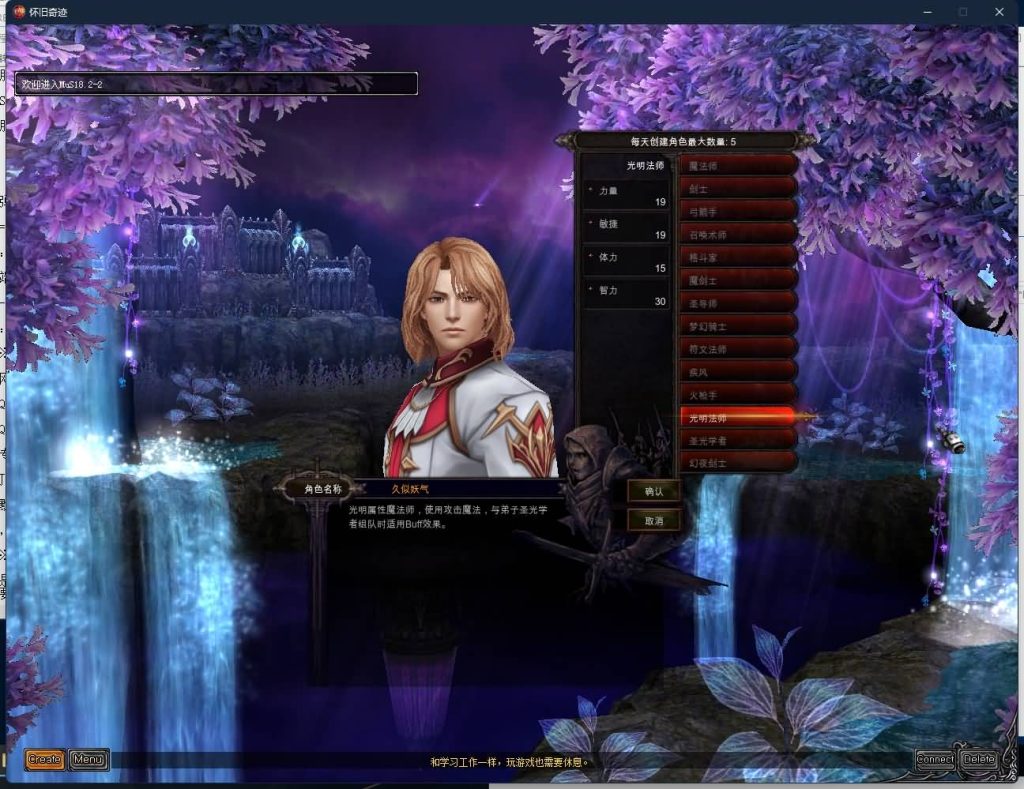This screenshot has width=1024, height=789.
Task: Open the Menu button
Action: pos(89,760)
